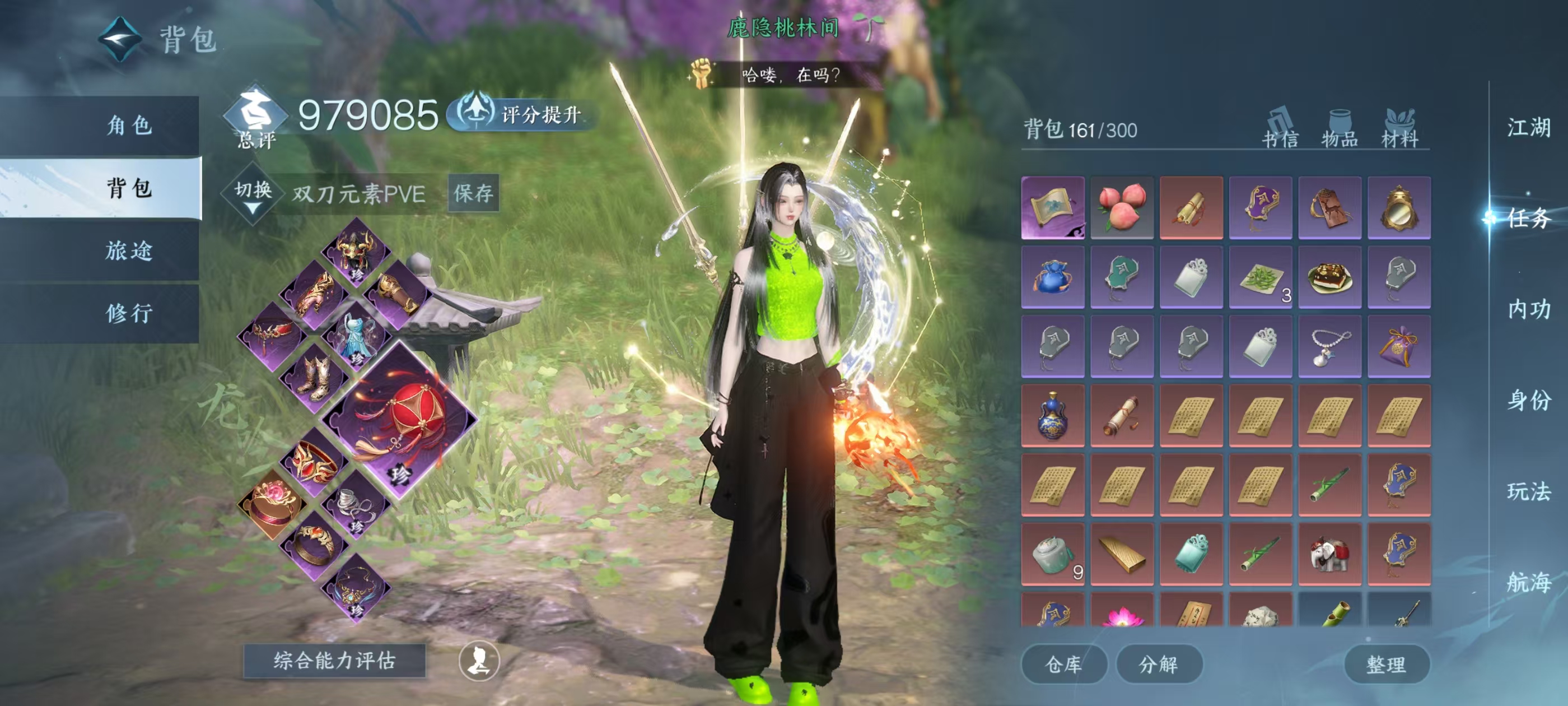The image size is (1568, 706).
Task: Click the 评分提升 score boost button
Action: click(522, 114)
